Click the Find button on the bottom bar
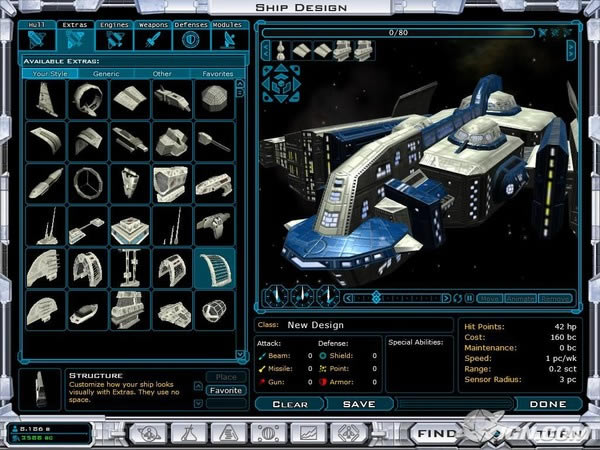600x450 pixels. pyautogui.click(x=437, y=434)
